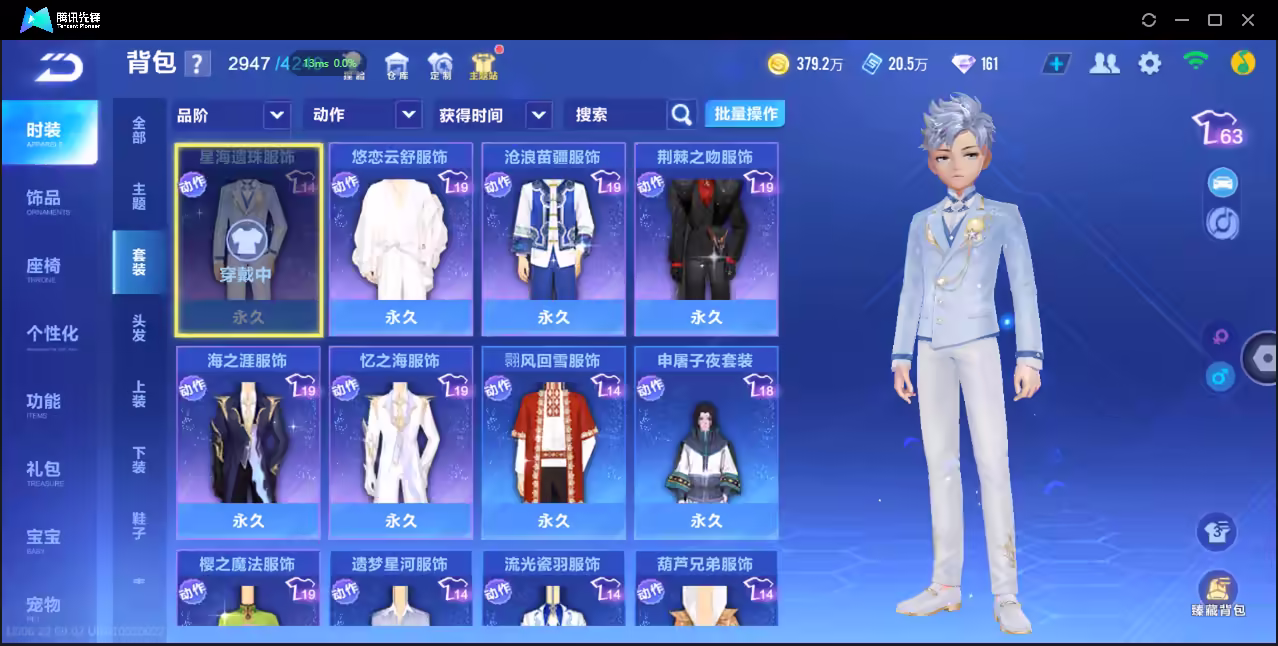Open the 获得时间 sort dropdown
This screenshot has height=646, width=1278.
point(494,115)
